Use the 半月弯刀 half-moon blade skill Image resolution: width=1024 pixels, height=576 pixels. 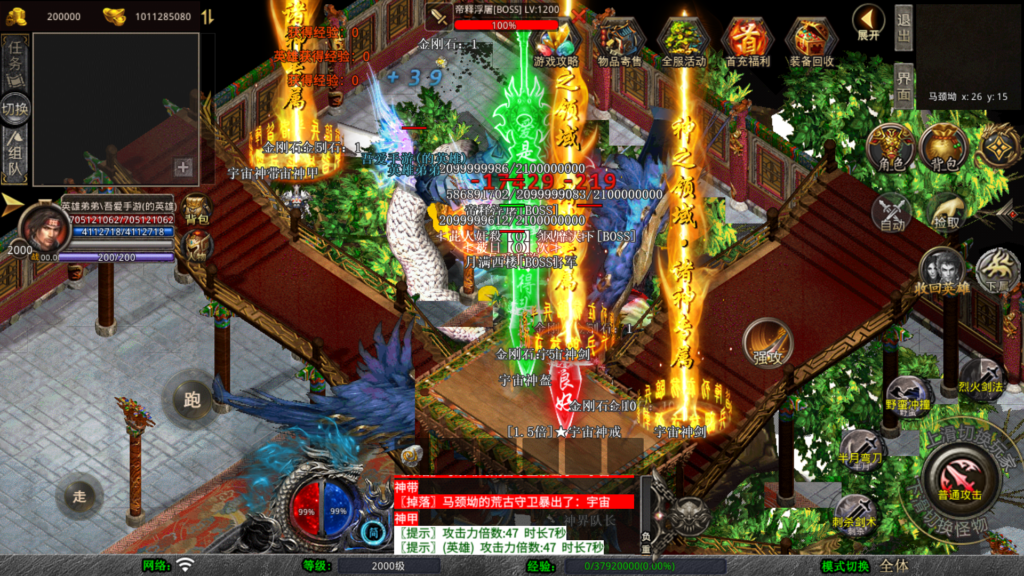coord(861,451)
